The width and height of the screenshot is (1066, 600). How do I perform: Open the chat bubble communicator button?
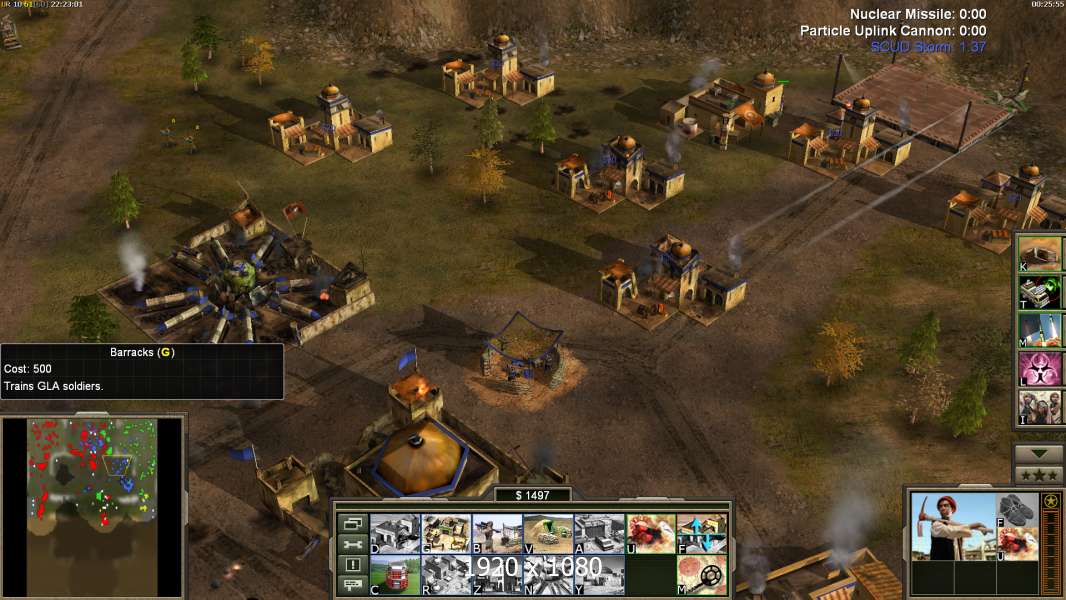click(350, 586)
